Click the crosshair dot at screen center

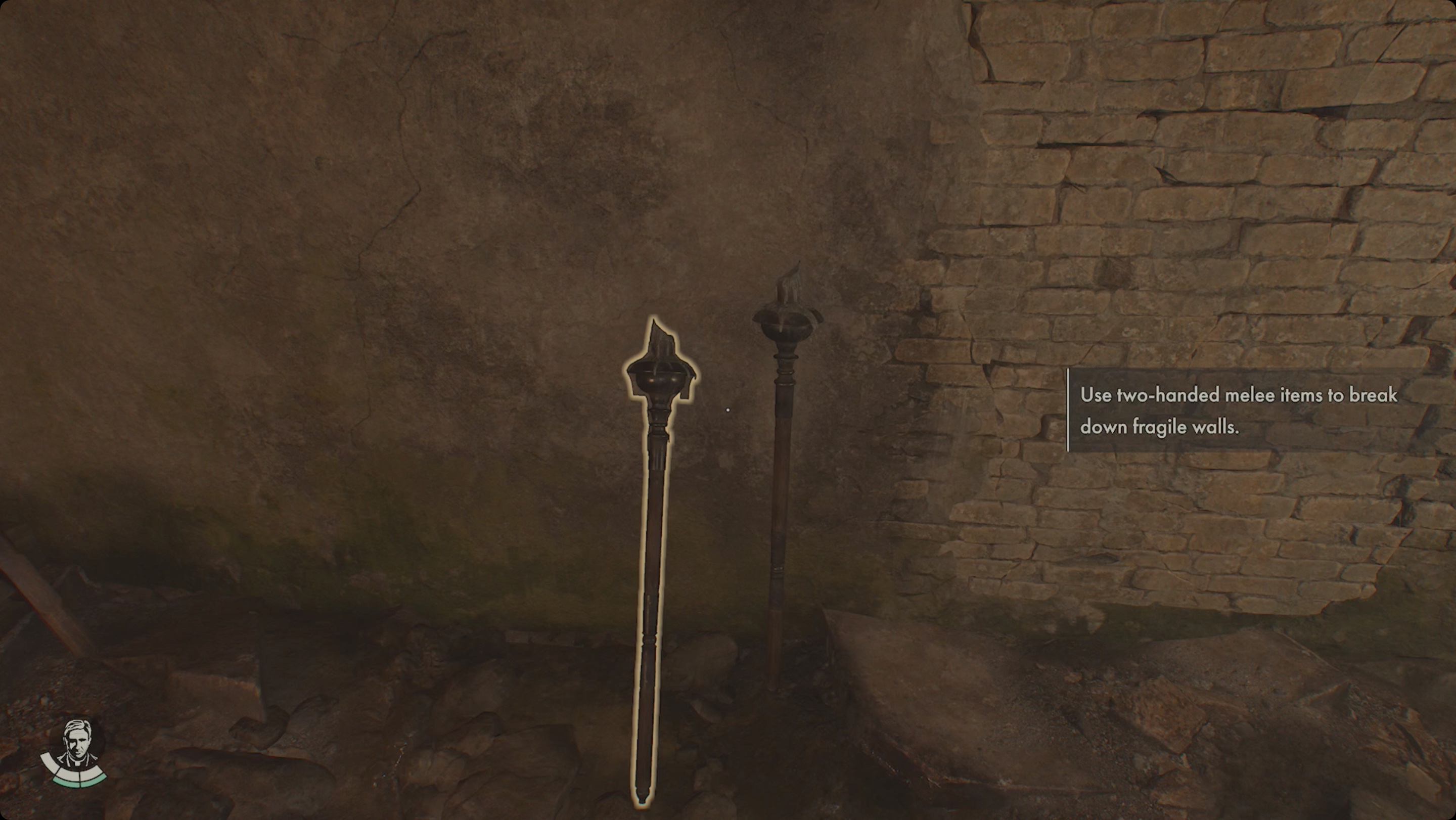coord(728,409)
